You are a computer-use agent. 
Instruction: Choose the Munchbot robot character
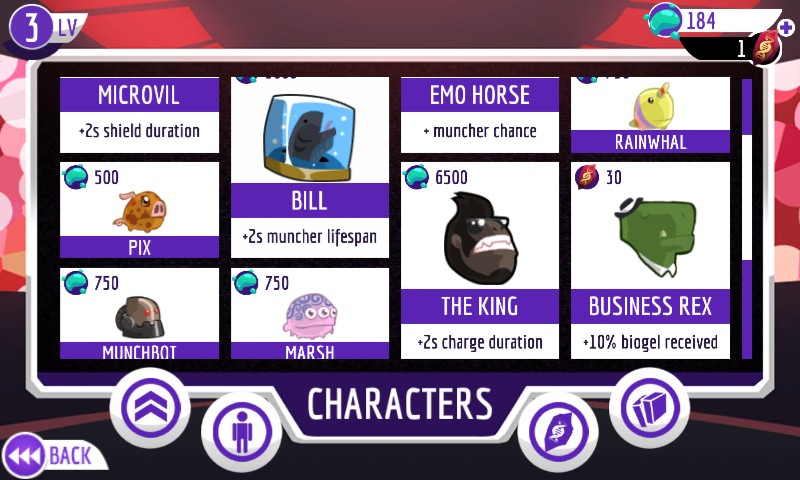(140, 313)
